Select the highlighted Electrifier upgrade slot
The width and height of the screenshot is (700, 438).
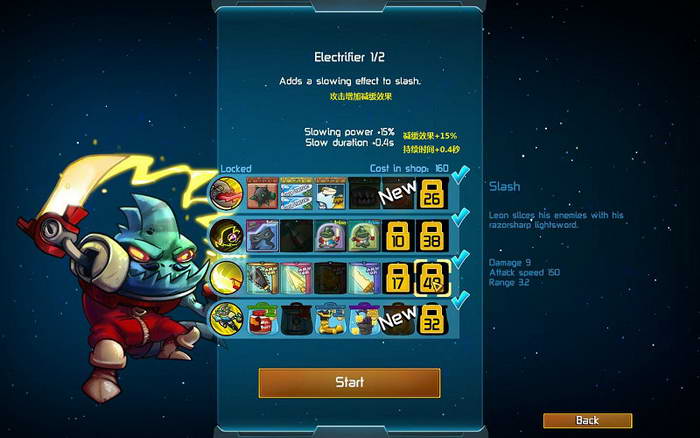click(434, 277)
